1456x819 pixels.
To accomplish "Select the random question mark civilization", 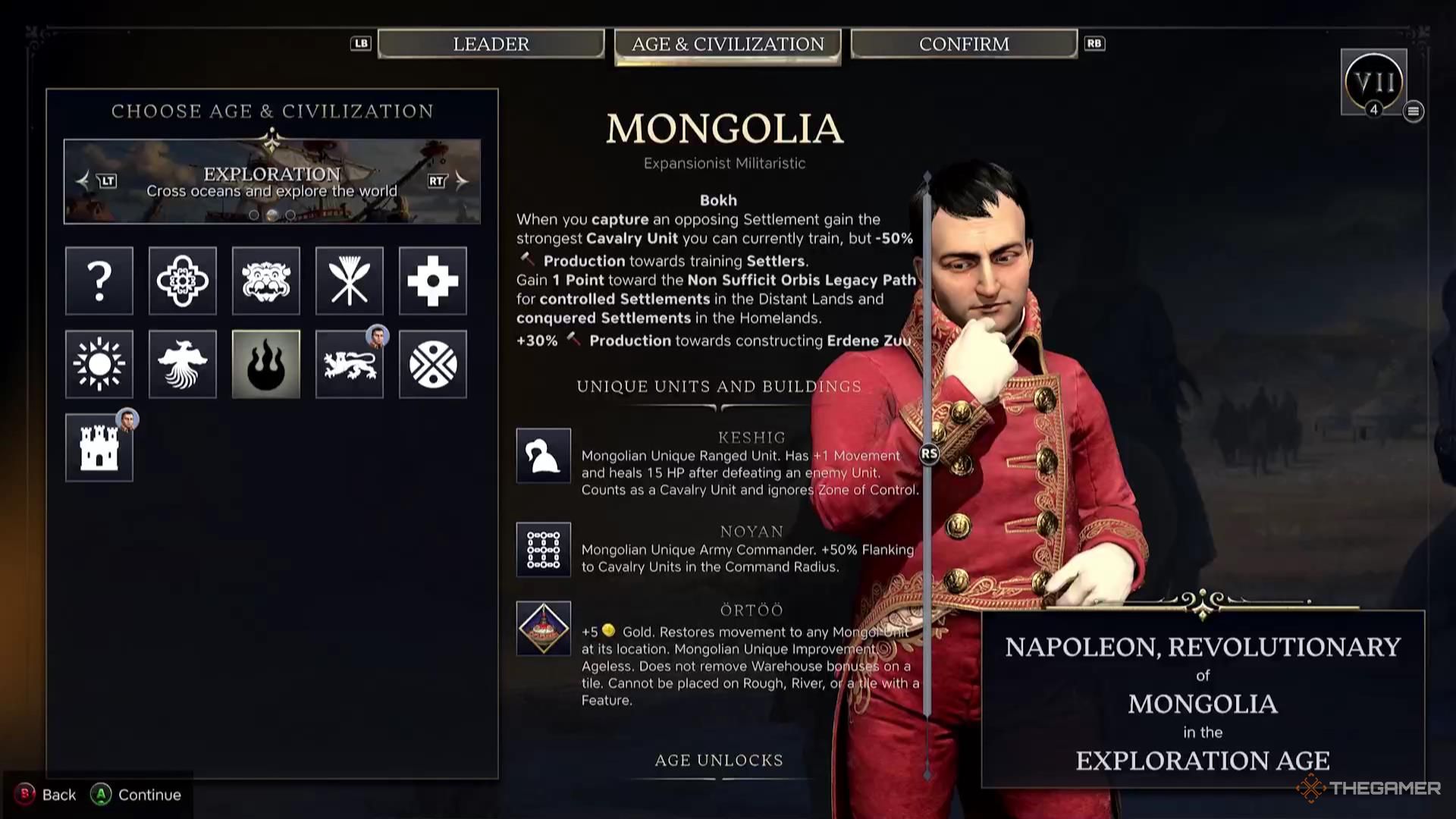I will click(x=99, y=281).
